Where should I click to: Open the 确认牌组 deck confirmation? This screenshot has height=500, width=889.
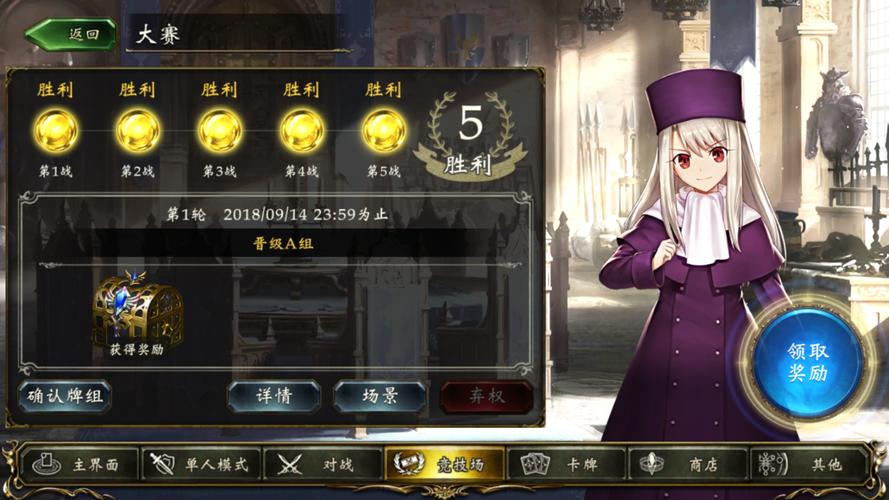tap(65, 396)
